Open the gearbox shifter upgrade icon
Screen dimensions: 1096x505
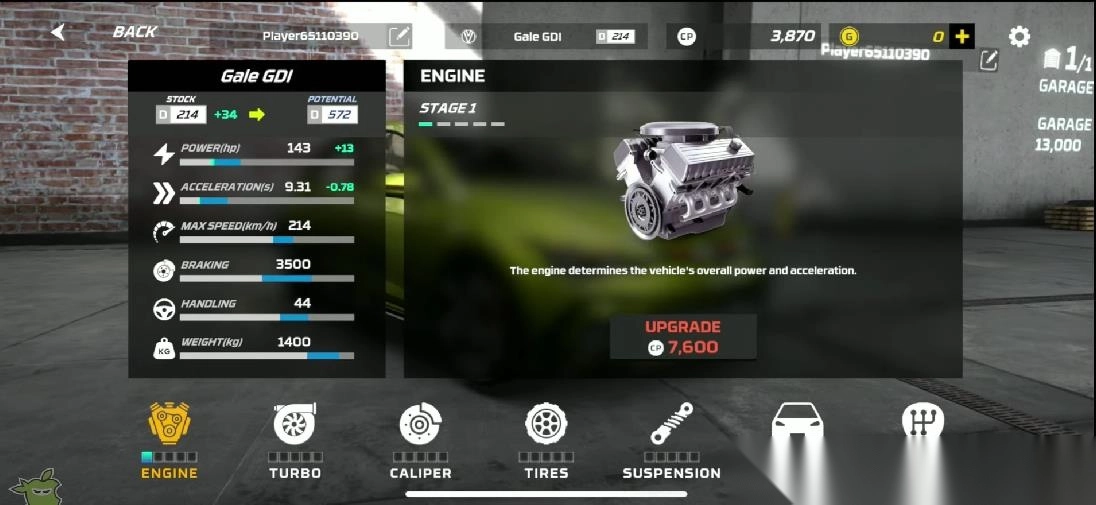click(922, 425)
